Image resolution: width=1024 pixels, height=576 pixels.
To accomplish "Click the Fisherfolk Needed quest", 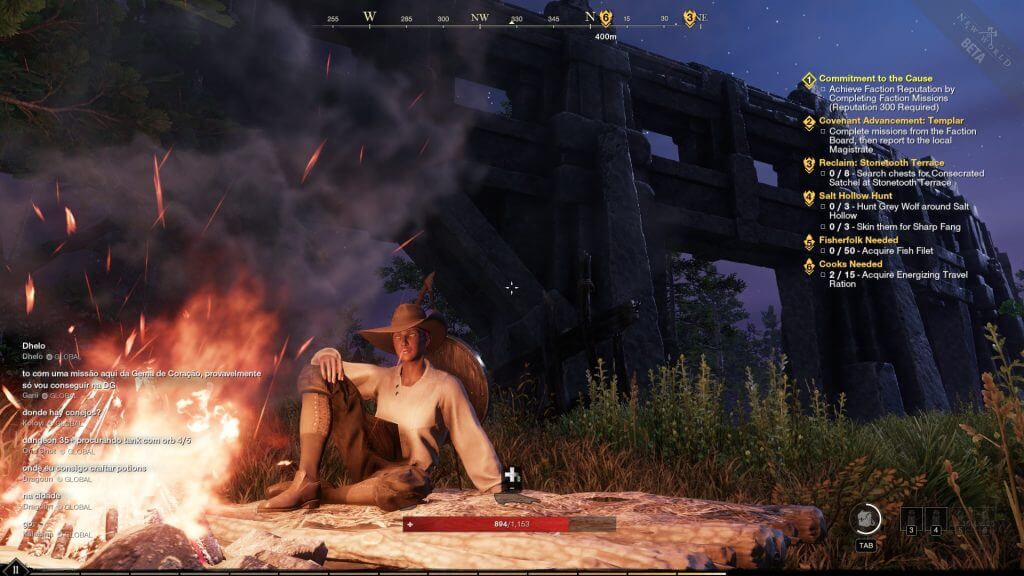I will pos(857,240).
